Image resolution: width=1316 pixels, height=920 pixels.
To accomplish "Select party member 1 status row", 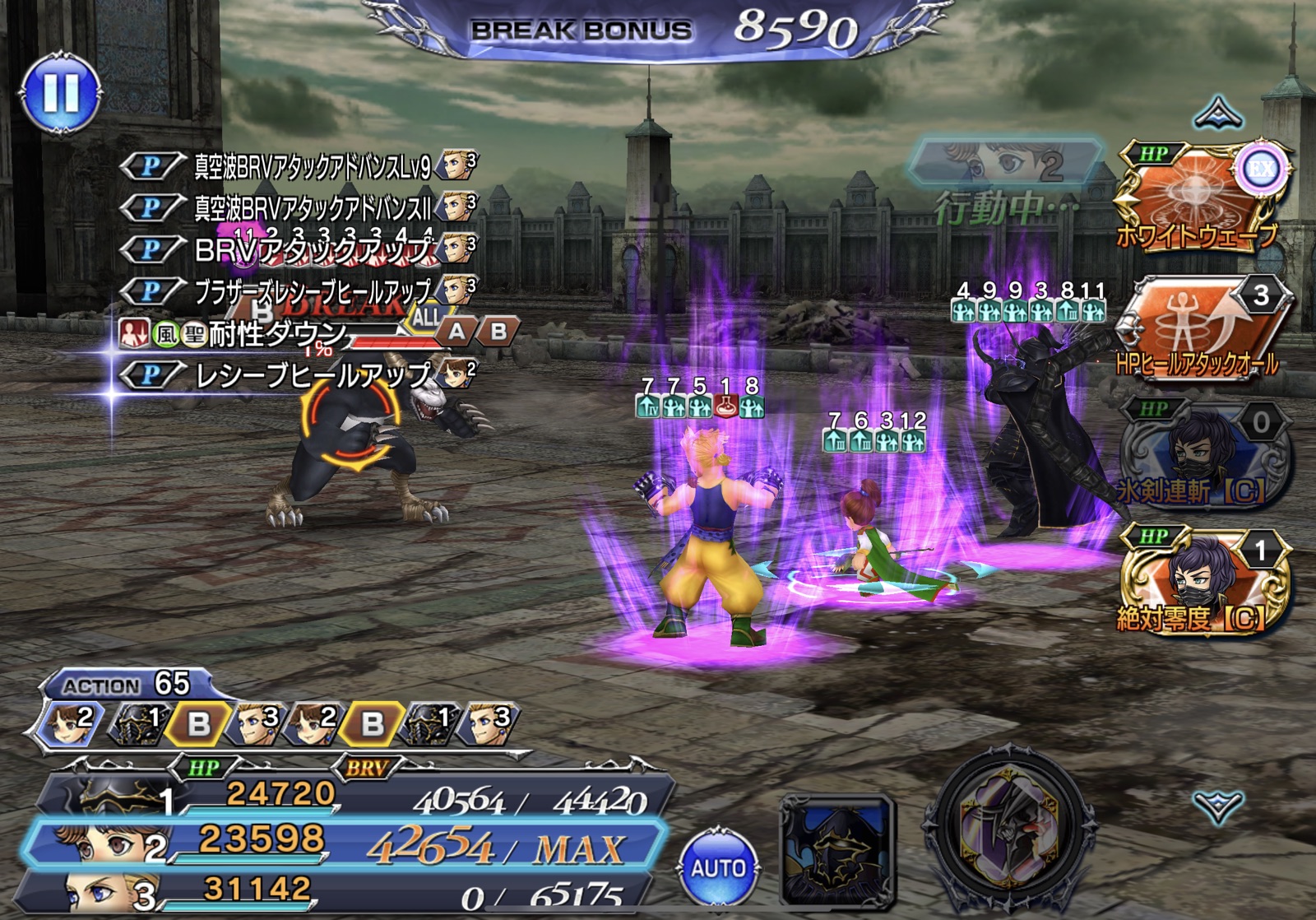I will (x=345, y=796).
